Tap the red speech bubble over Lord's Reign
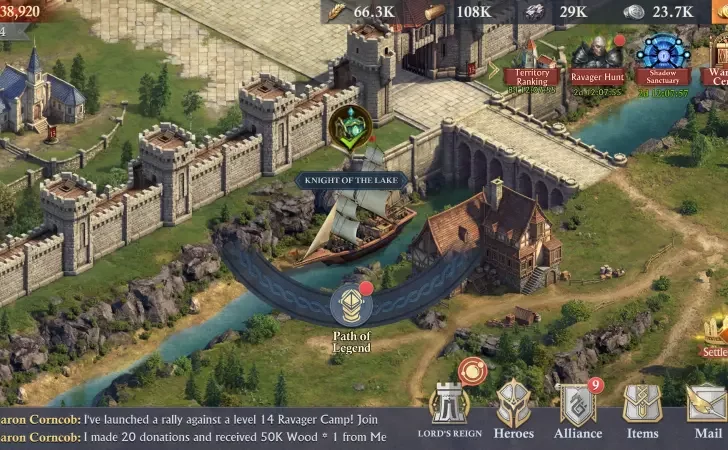The width and height of the screenshot is (728, 450). coord(470,372)
